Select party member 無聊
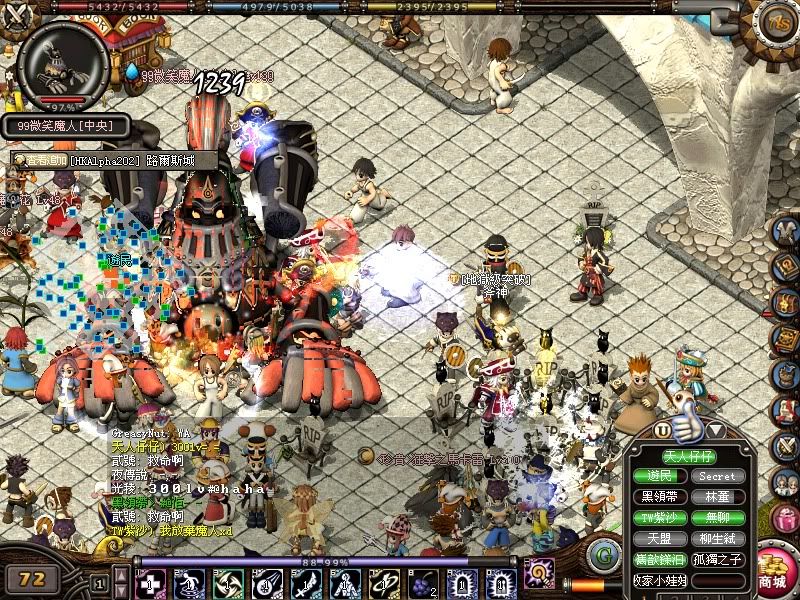The width and height of the screenshot is (800, 600). click(717, 518)
